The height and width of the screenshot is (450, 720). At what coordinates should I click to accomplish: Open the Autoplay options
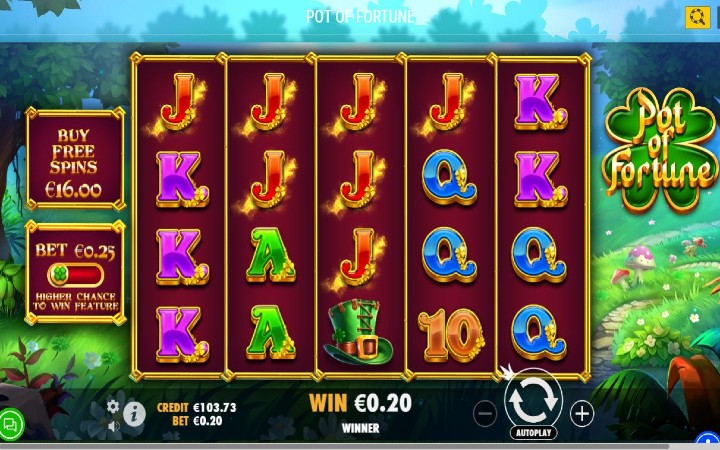[x=533, y=435]
